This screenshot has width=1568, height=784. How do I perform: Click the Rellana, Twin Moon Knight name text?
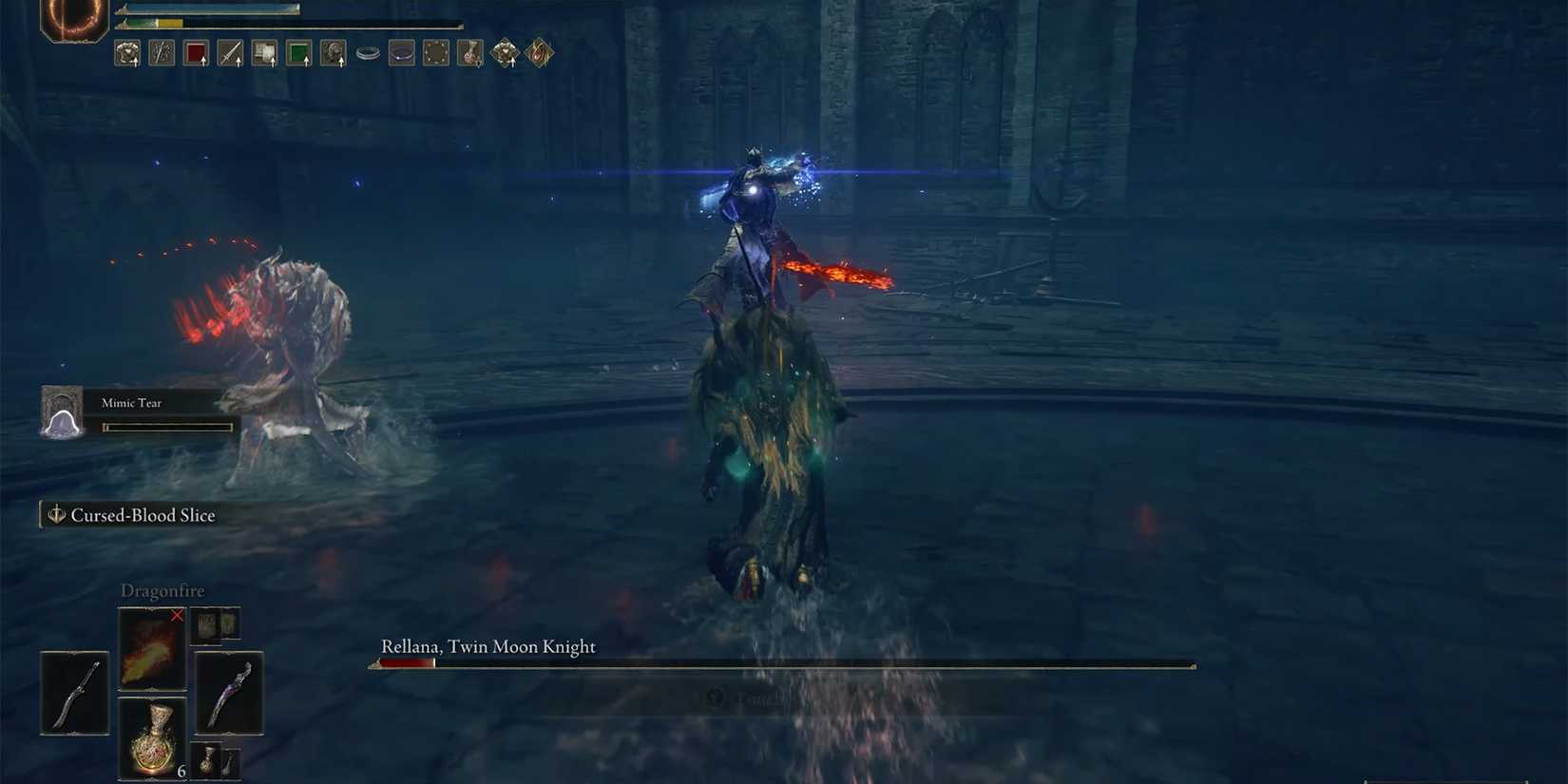point(487,646)
